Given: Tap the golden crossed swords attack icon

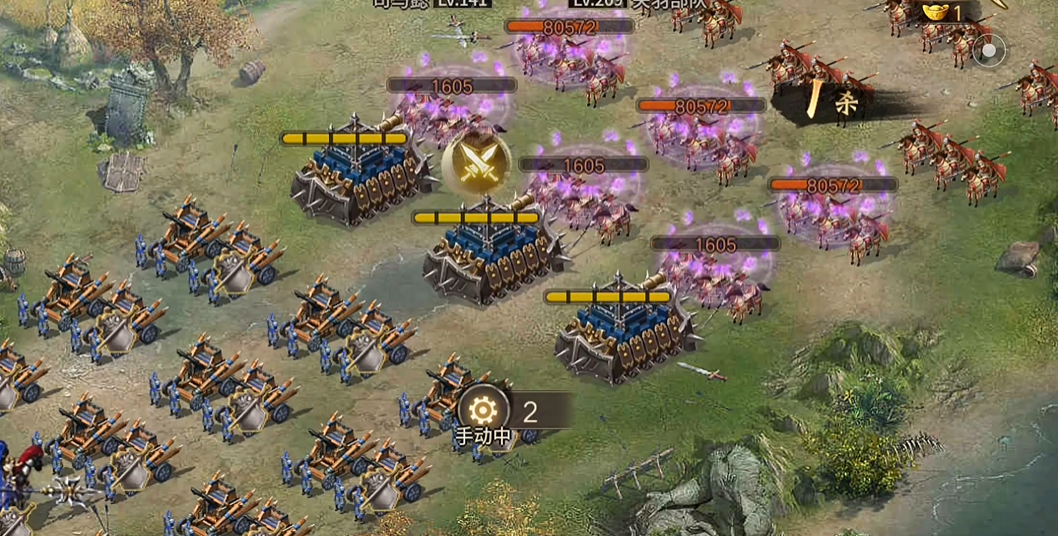Looking at the screenshot, I should point(476,164).
